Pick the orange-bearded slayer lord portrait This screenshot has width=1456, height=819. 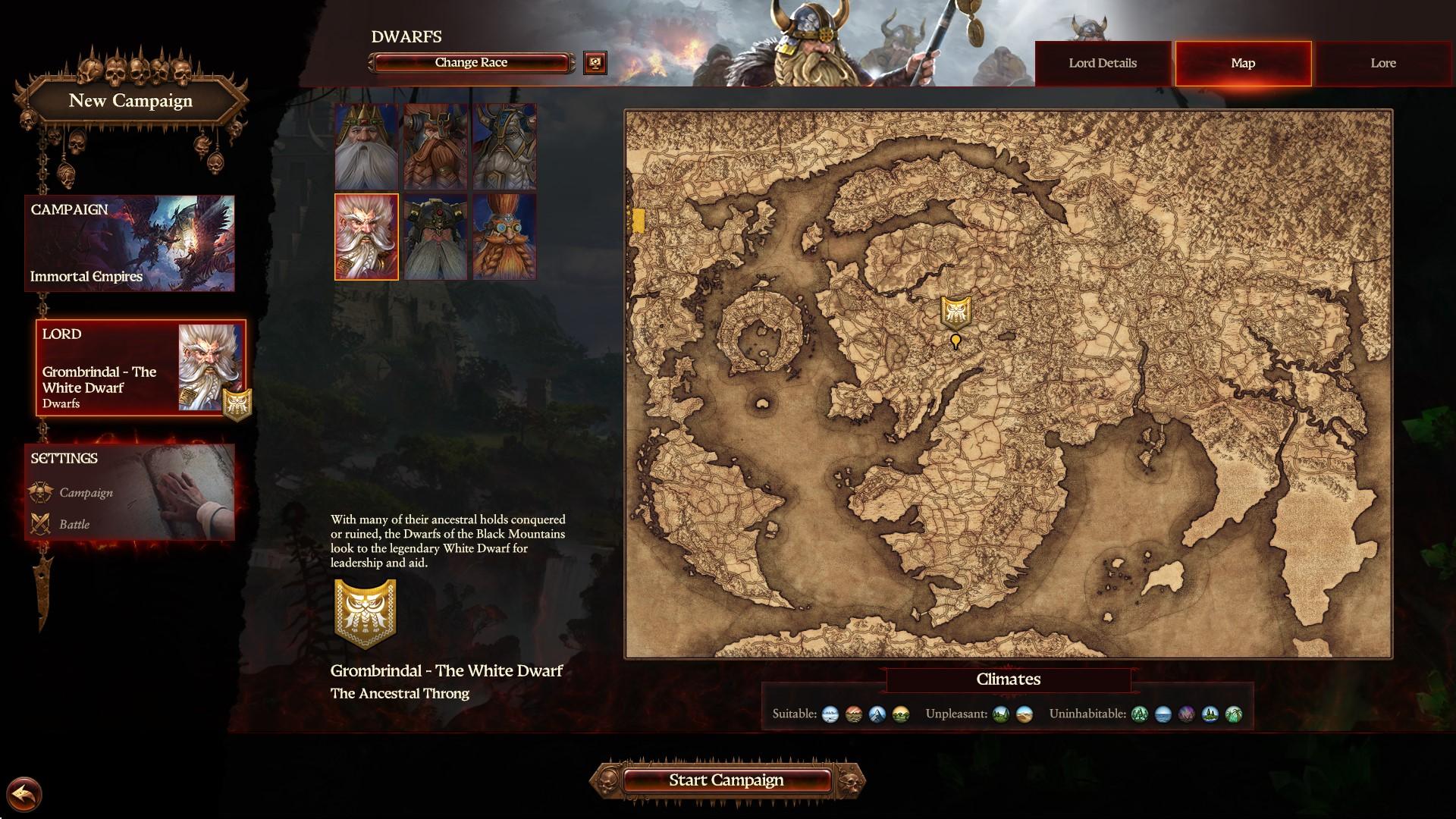tap(435, 146)
